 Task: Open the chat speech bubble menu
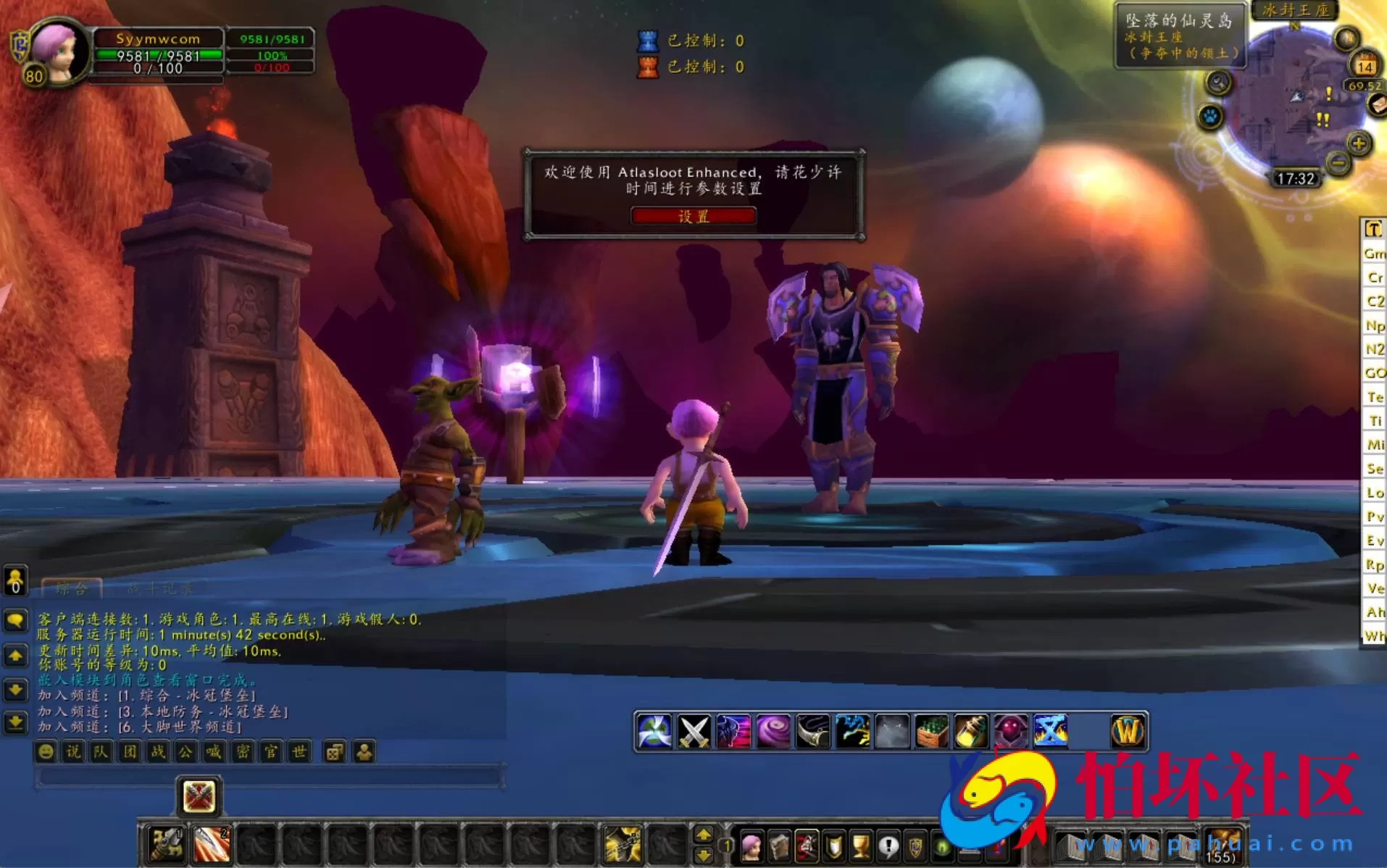[x=16, y=619]
